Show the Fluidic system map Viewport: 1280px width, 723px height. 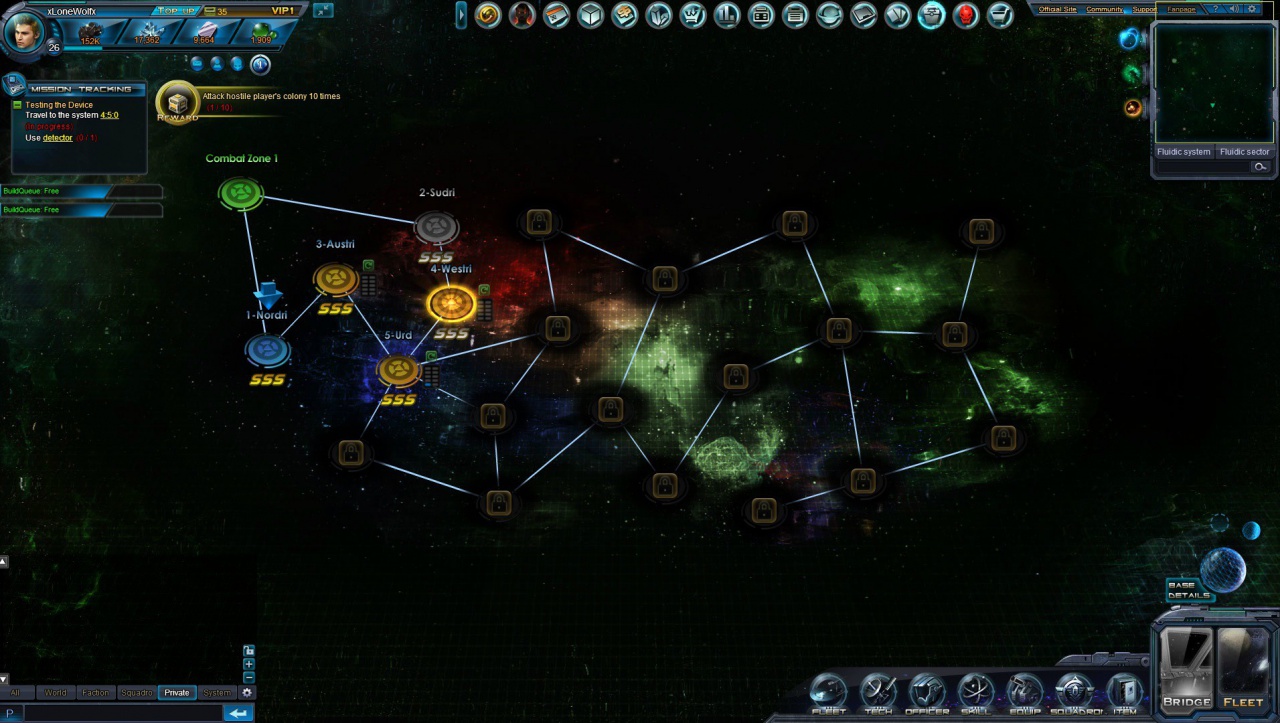[x=1183, y=152]
